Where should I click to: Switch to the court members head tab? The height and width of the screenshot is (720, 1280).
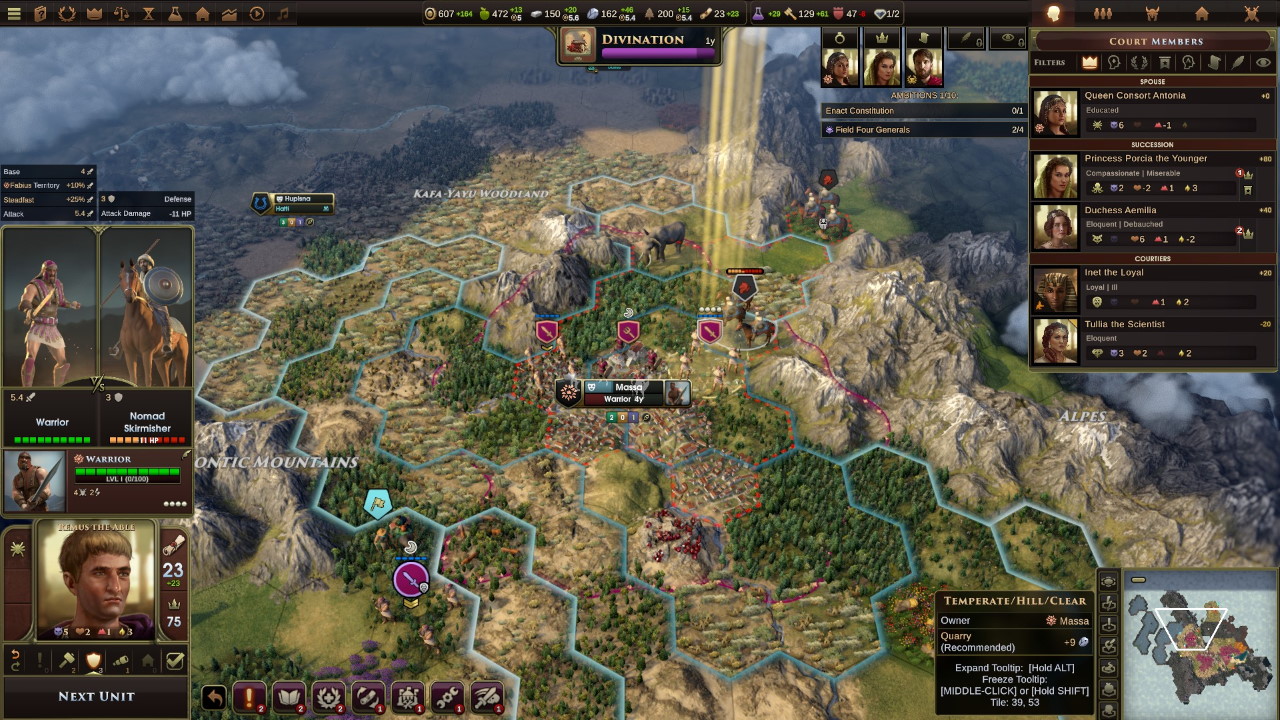[1053, 14]
